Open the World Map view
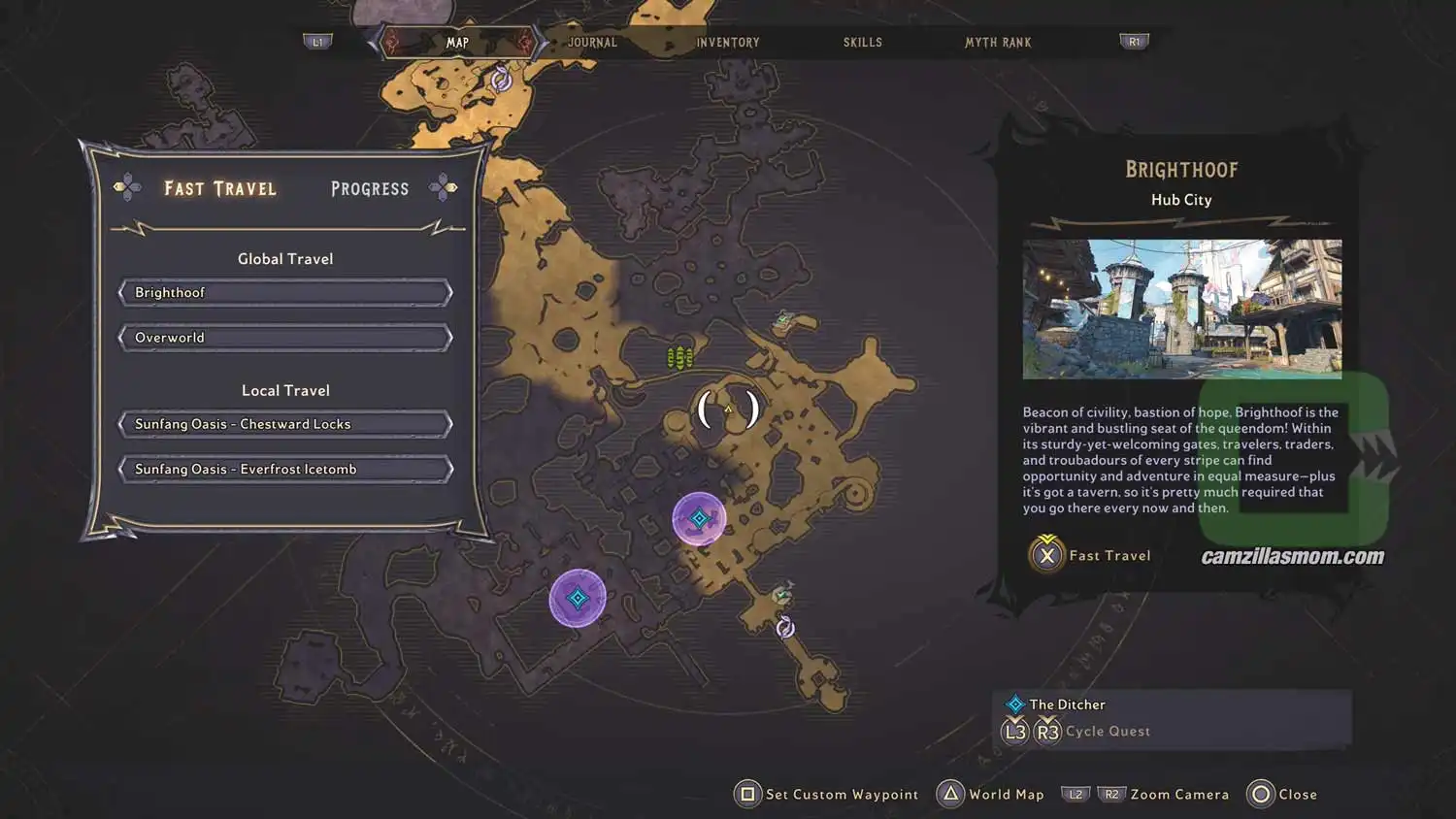This screenshot has width=1456, height=819. [990, 794]
